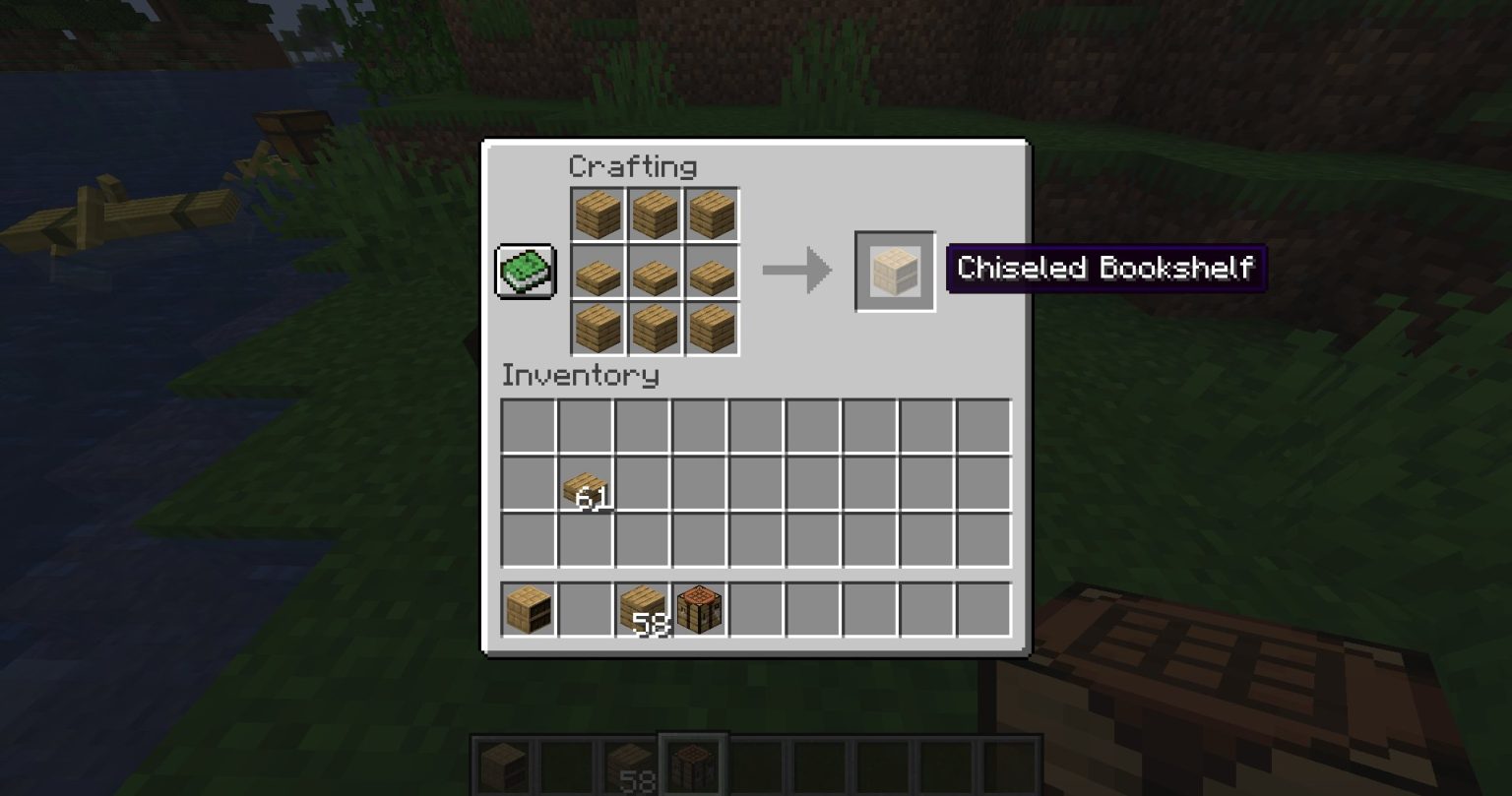Grab the left oak slab in middle crafting row
Viewport: 1512px width, 796px height.
point(598,271)
